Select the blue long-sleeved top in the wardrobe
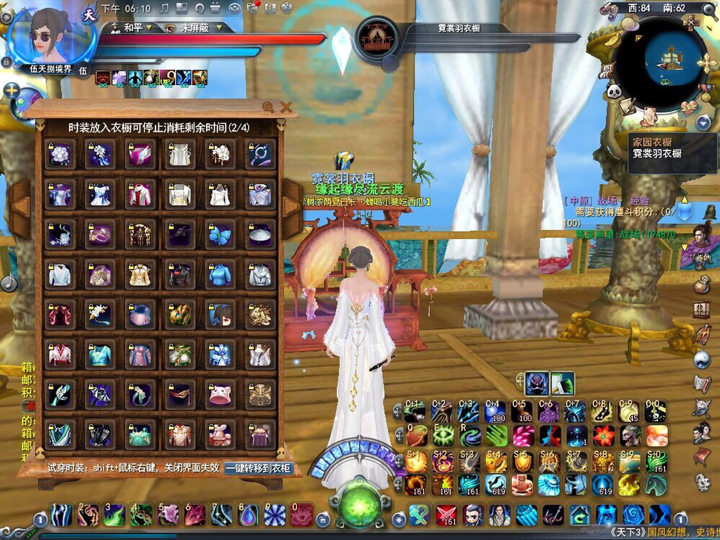720x540 pixels. click(220, 273)
